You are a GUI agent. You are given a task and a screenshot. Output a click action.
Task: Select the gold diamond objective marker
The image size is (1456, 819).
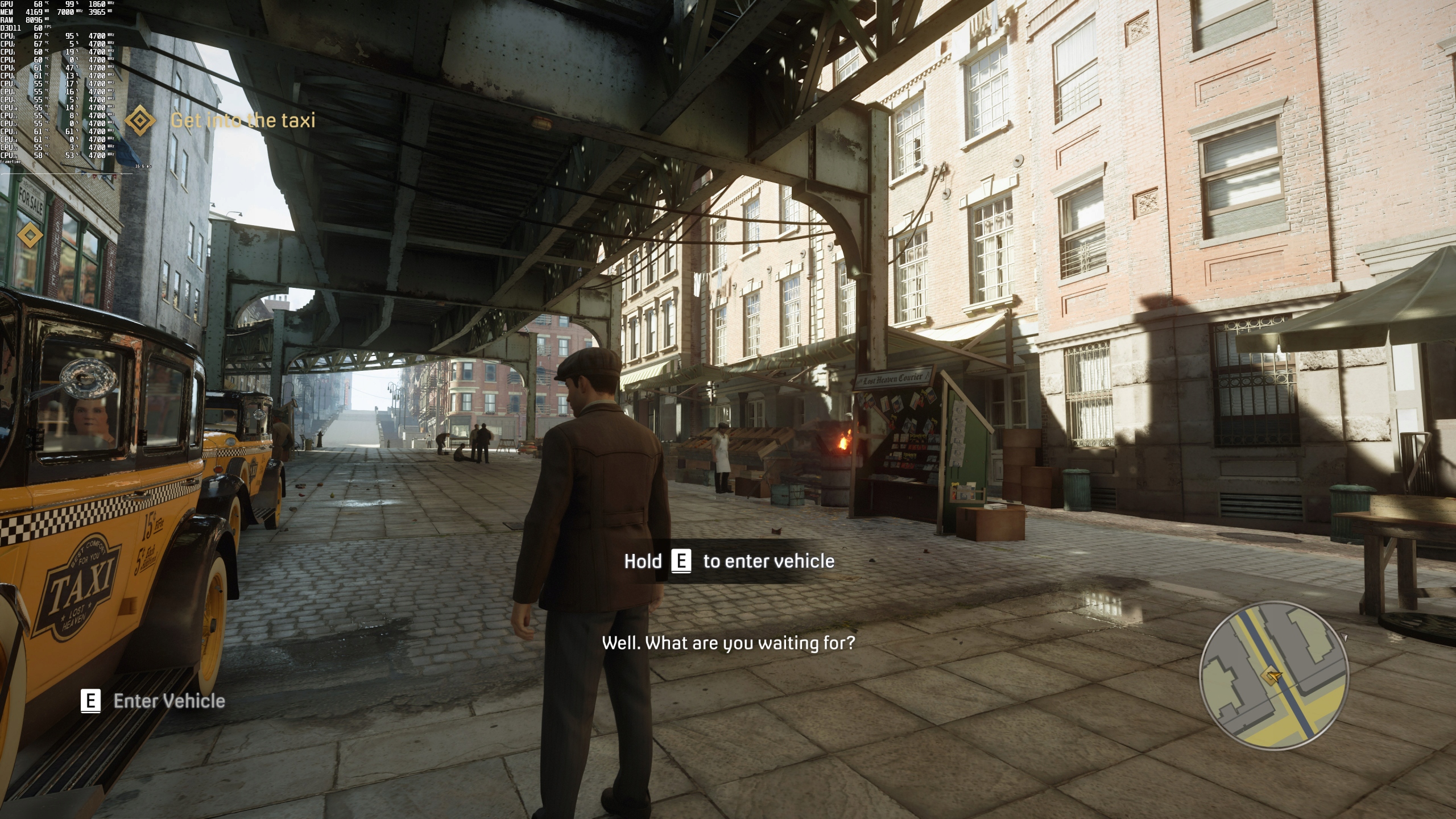pyautogui.click(x=30, y=235)
